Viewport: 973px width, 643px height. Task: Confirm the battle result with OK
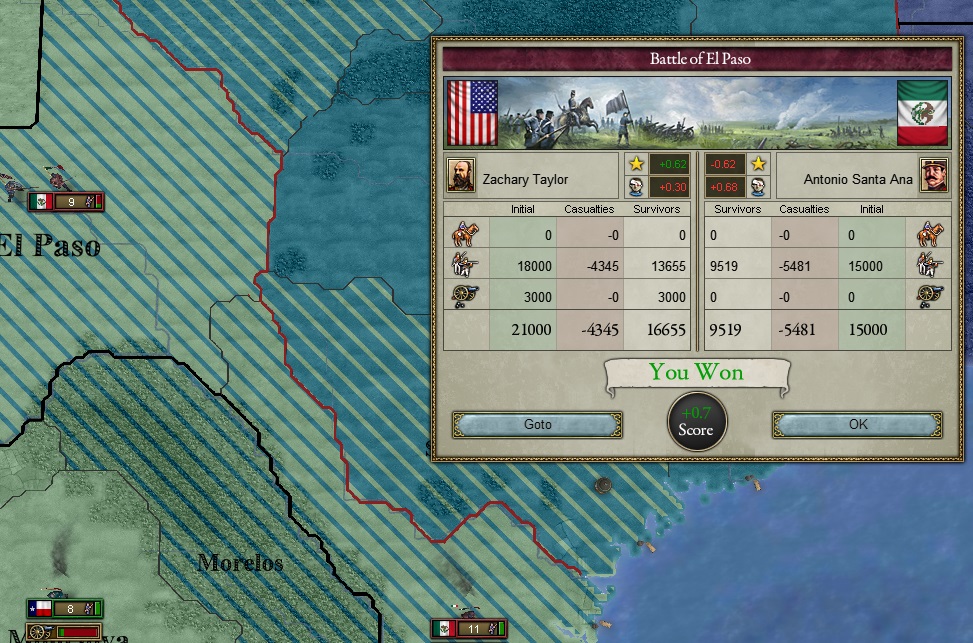[857, 425]
